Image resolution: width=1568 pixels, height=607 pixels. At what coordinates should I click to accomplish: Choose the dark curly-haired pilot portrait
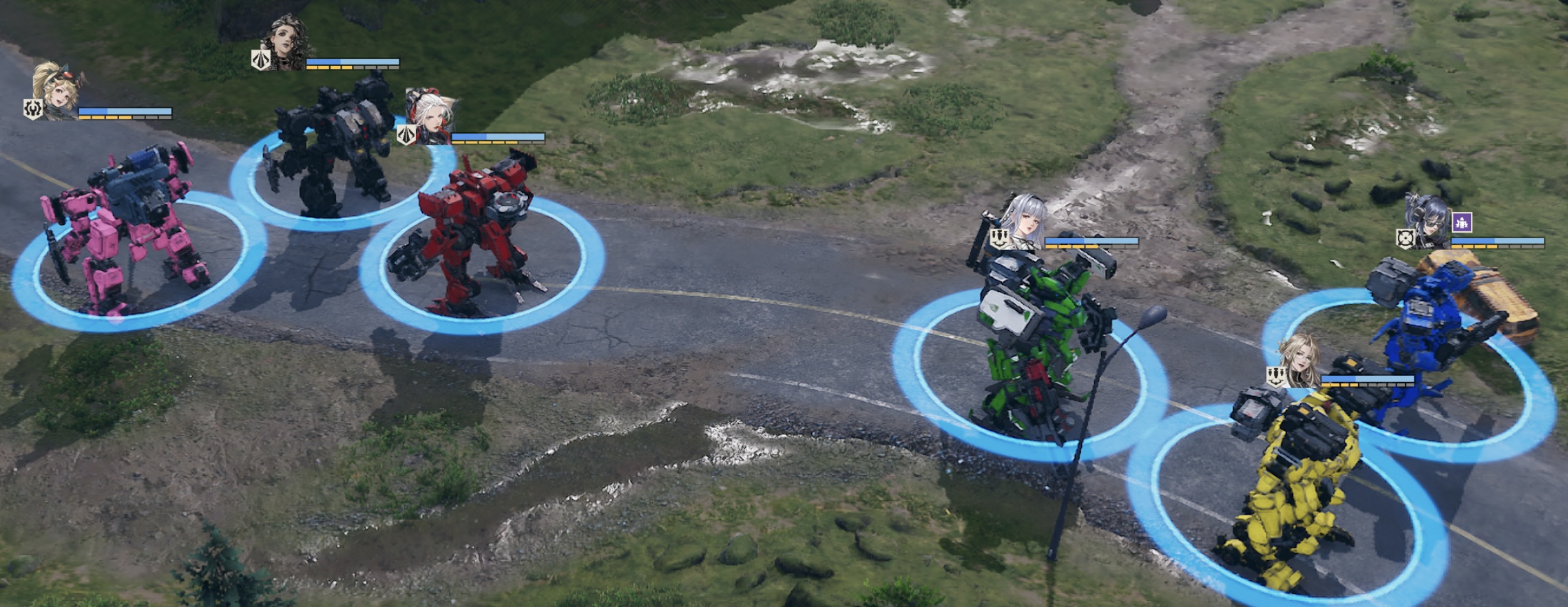288,43
